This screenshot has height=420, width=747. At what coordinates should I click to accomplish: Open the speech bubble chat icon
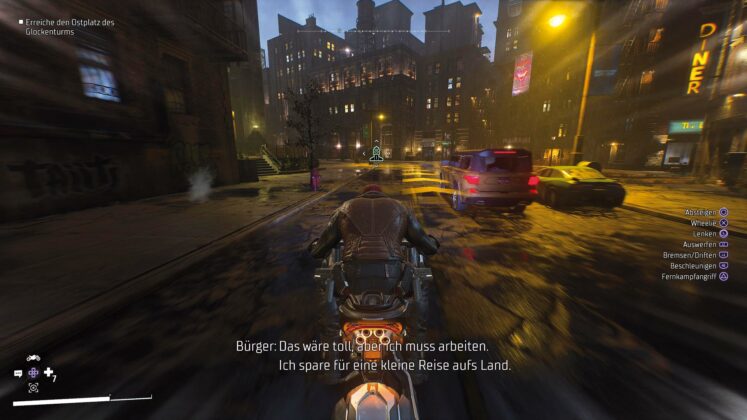(18, 373)
